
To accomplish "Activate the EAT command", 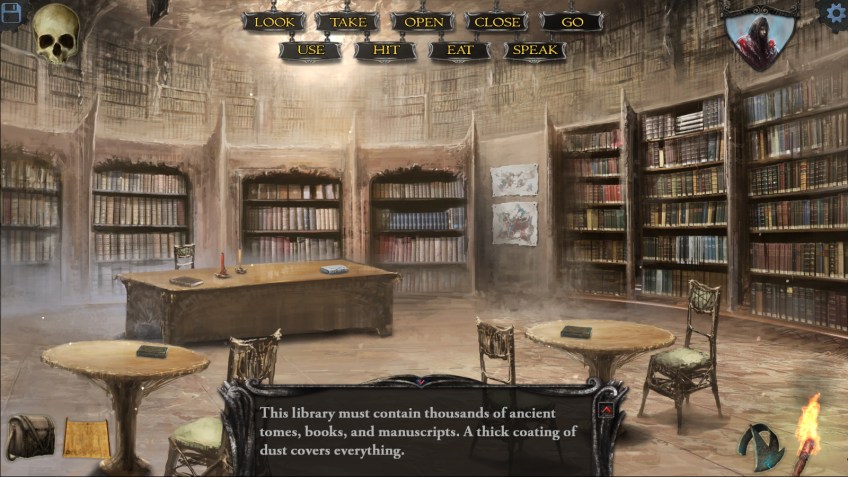I will click(459, 50).
